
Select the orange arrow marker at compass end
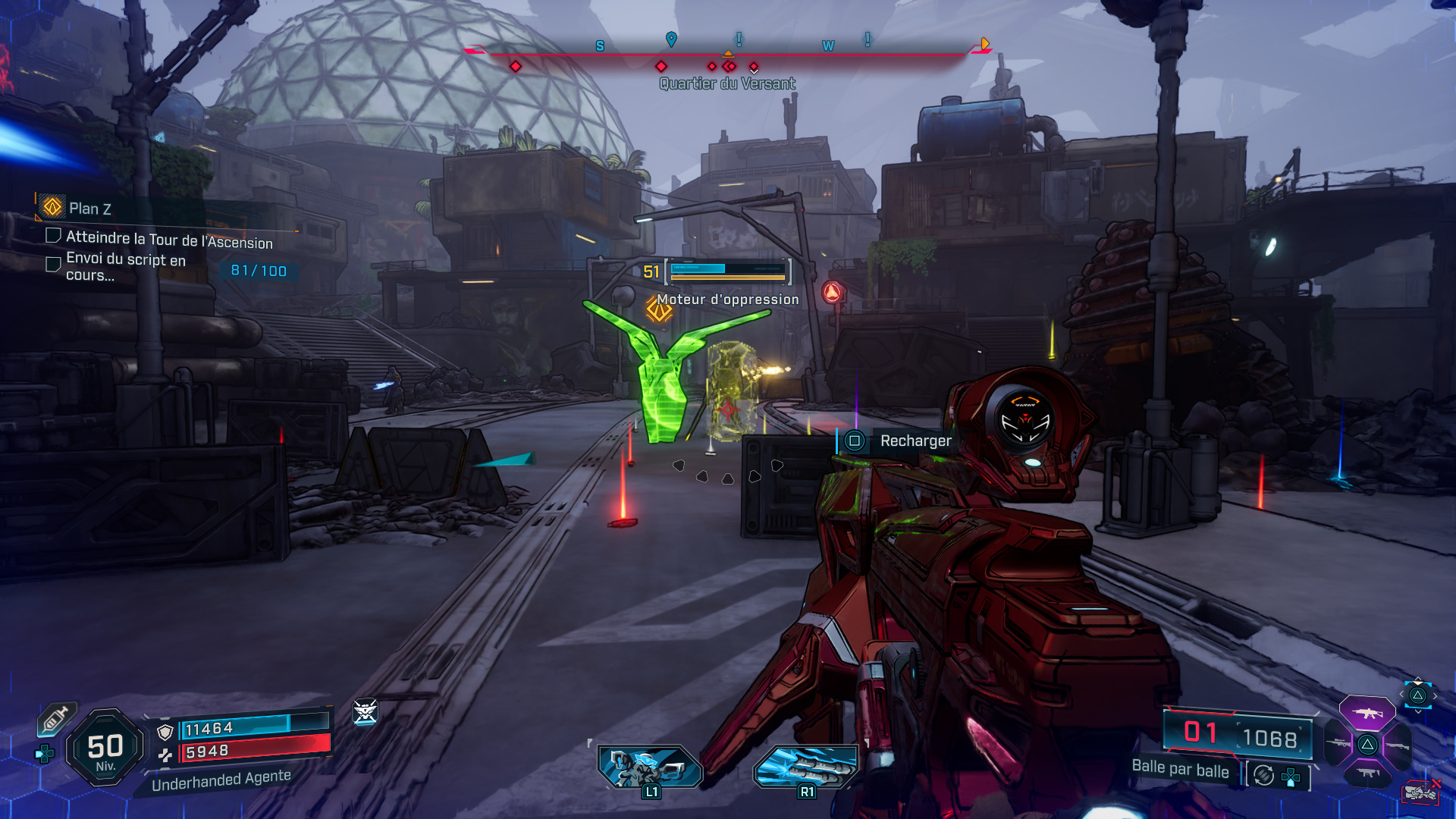pyautogui.click(x=984, y=44)
